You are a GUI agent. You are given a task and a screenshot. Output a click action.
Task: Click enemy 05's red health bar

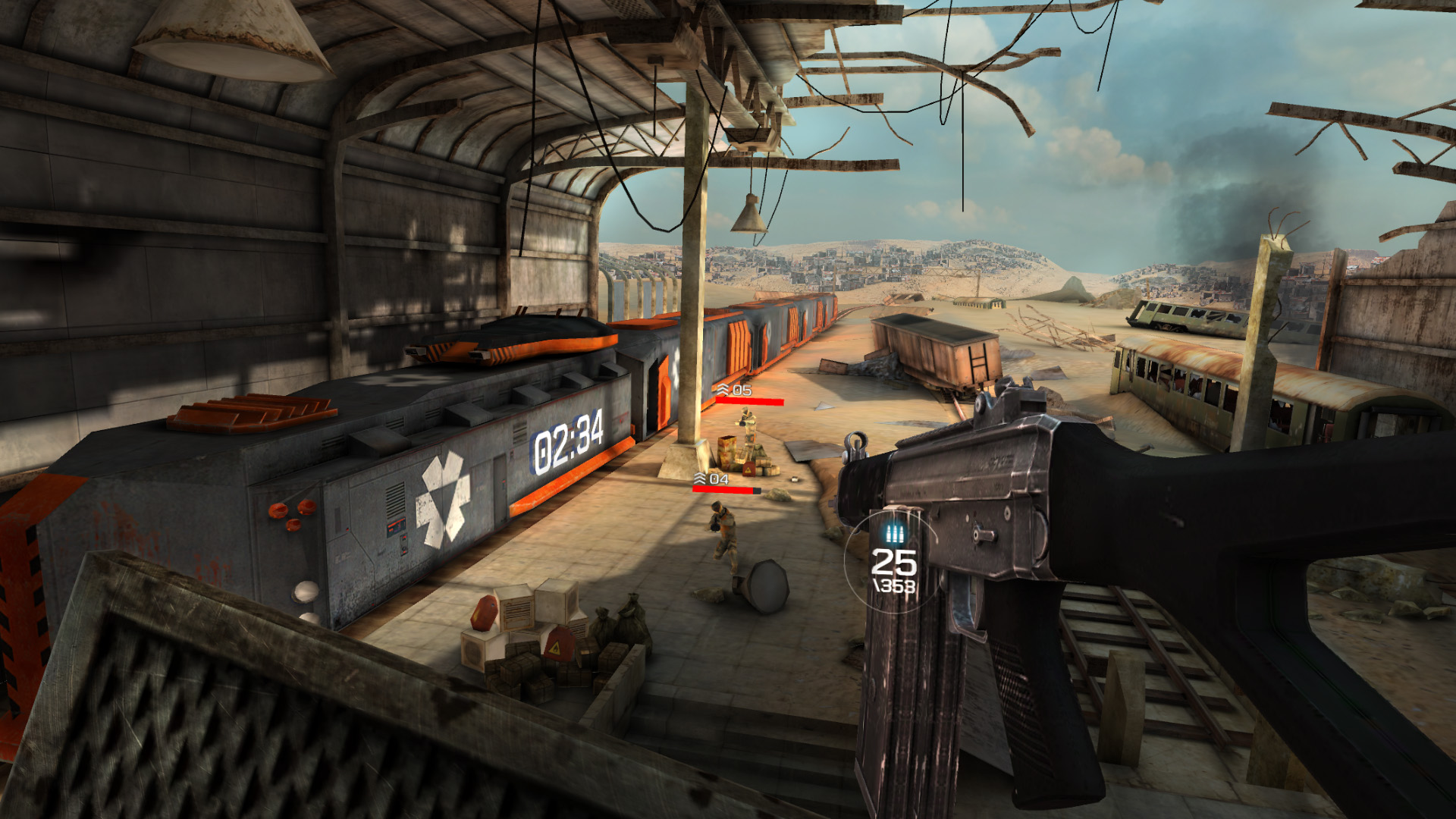coord(749,401)
